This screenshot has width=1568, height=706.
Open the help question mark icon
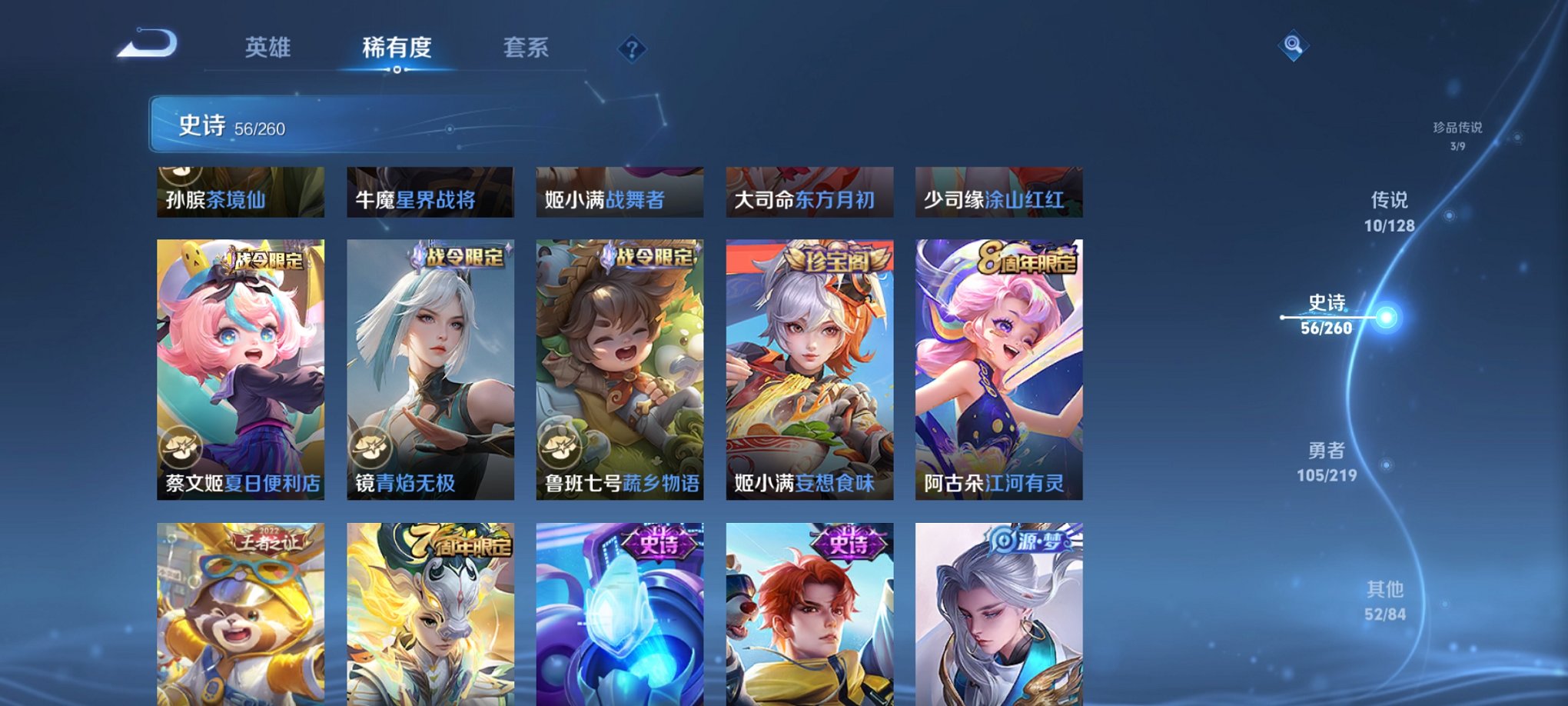tap(632, 49)
